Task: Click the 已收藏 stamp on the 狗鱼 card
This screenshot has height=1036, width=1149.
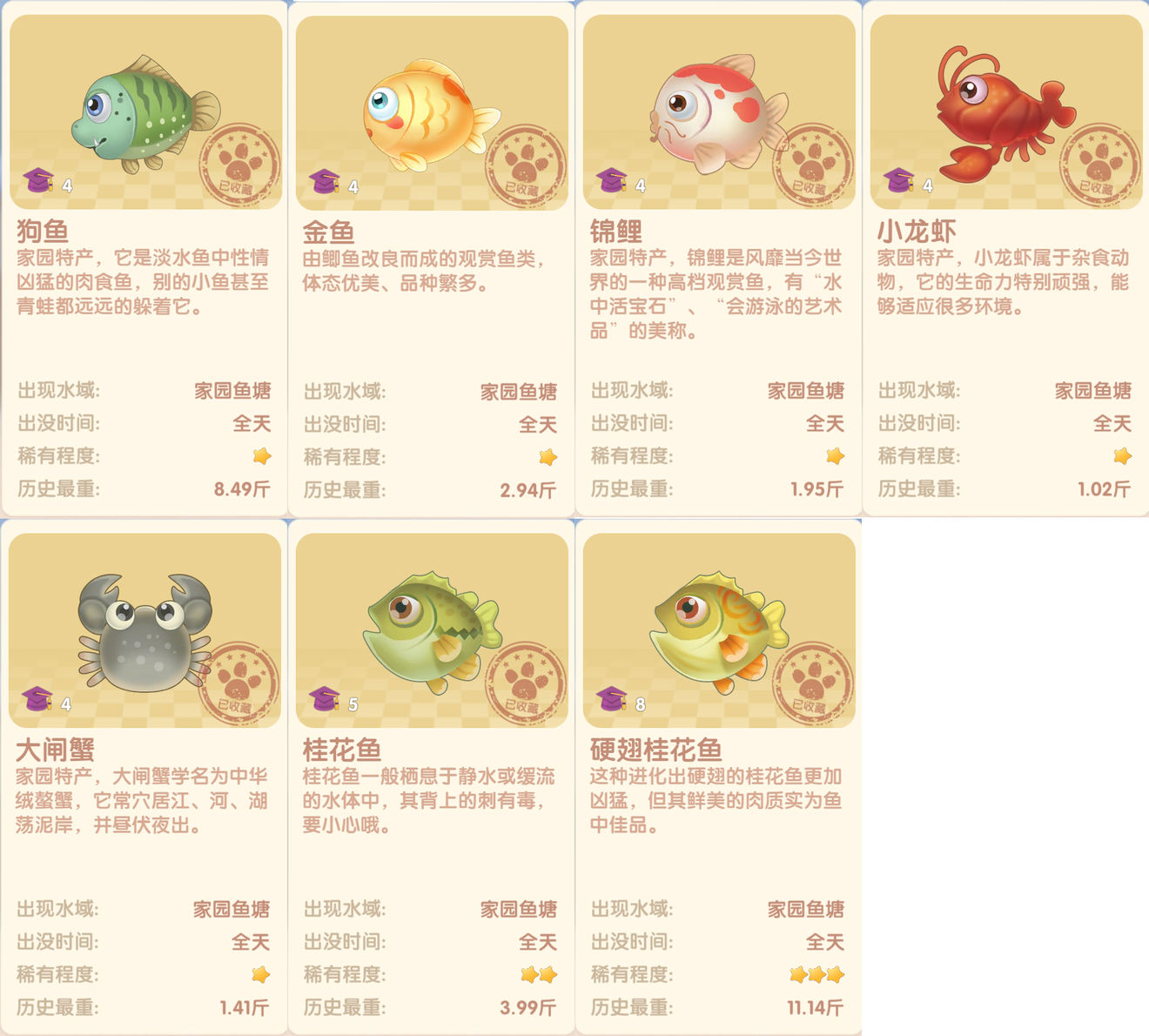Action: click(237, 165)
